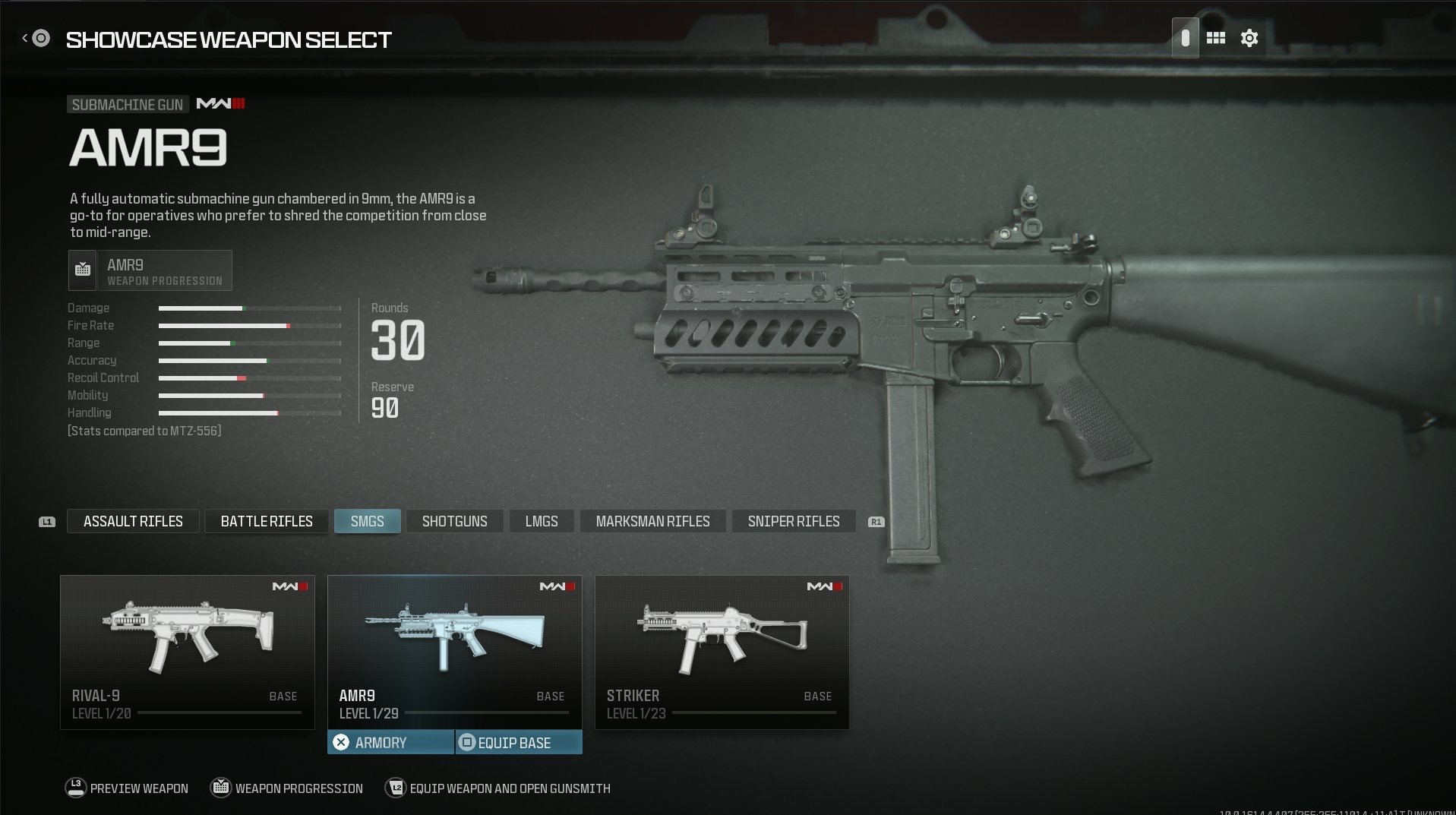Switch to the Assault Rifles tab
This screenshot has height=815, width=1456.
[133, 521]
